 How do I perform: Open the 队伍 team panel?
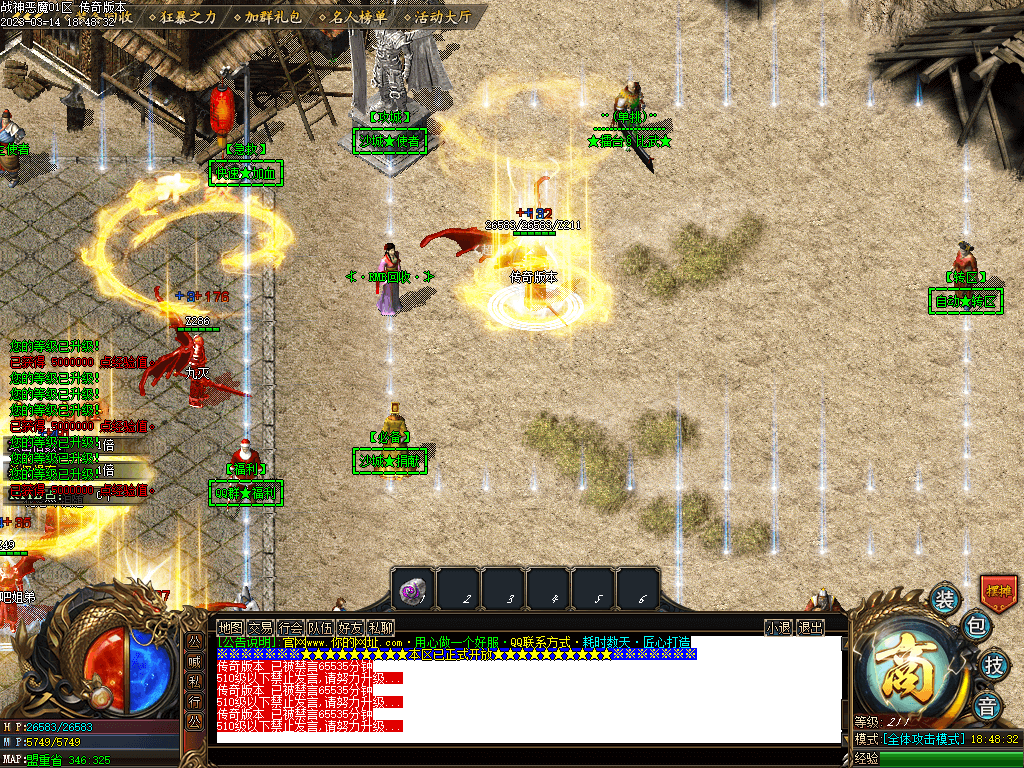click(321, 627)
